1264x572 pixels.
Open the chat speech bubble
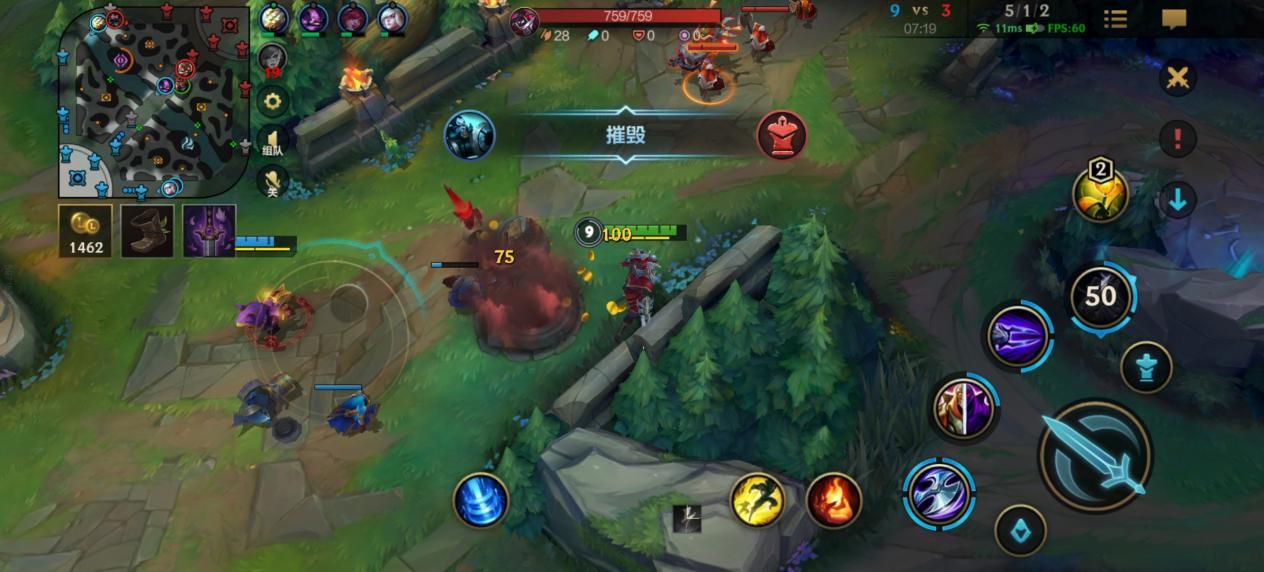coord(1174,19)
